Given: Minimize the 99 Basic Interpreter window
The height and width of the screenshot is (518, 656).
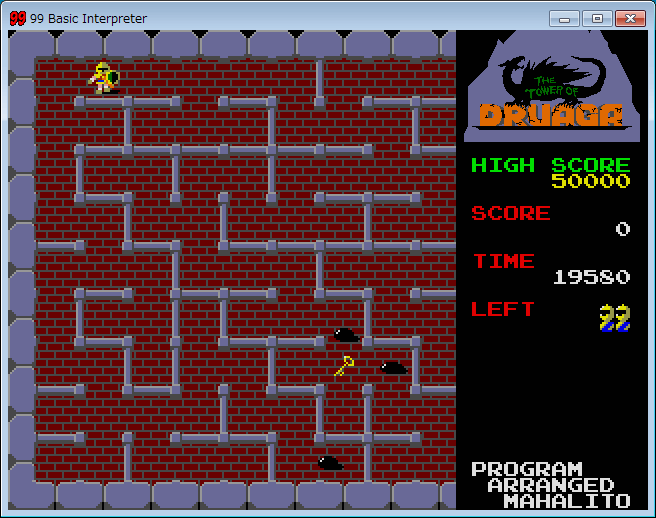Looking at the screenshot, I should (x=567, y=18).
